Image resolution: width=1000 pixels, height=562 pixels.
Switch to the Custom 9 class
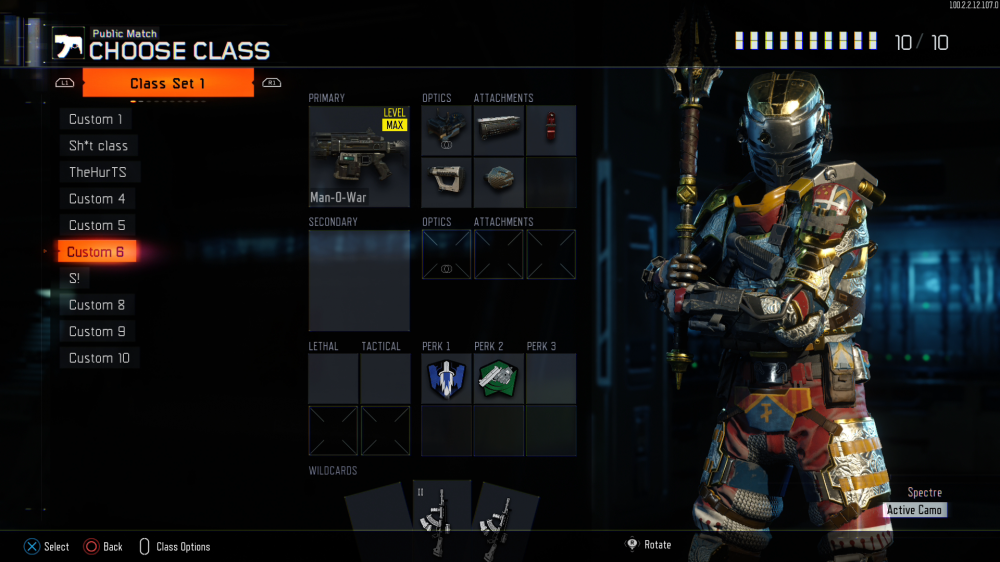pyautogui.click(x=97, y=331)
